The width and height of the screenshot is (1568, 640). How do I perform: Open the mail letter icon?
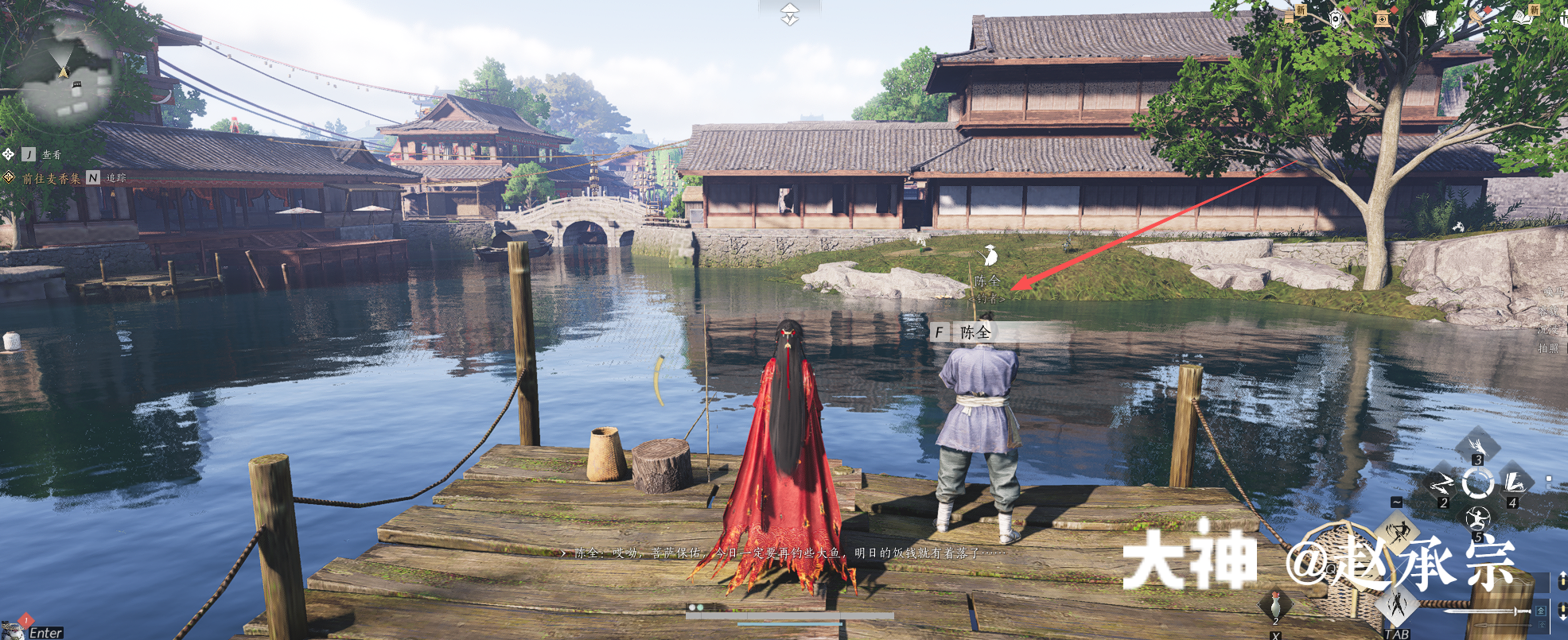point(1430,19)
